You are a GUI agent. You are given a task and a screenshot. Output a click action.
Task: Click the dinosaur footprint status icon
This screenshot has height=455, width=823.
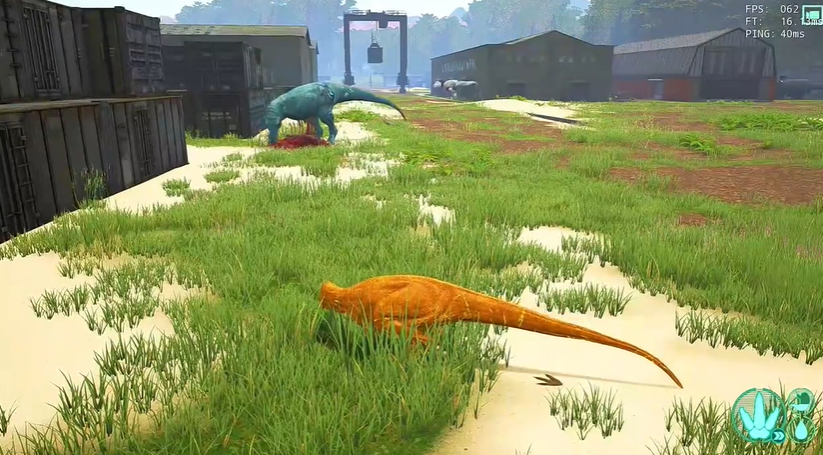tap(757, 414)
